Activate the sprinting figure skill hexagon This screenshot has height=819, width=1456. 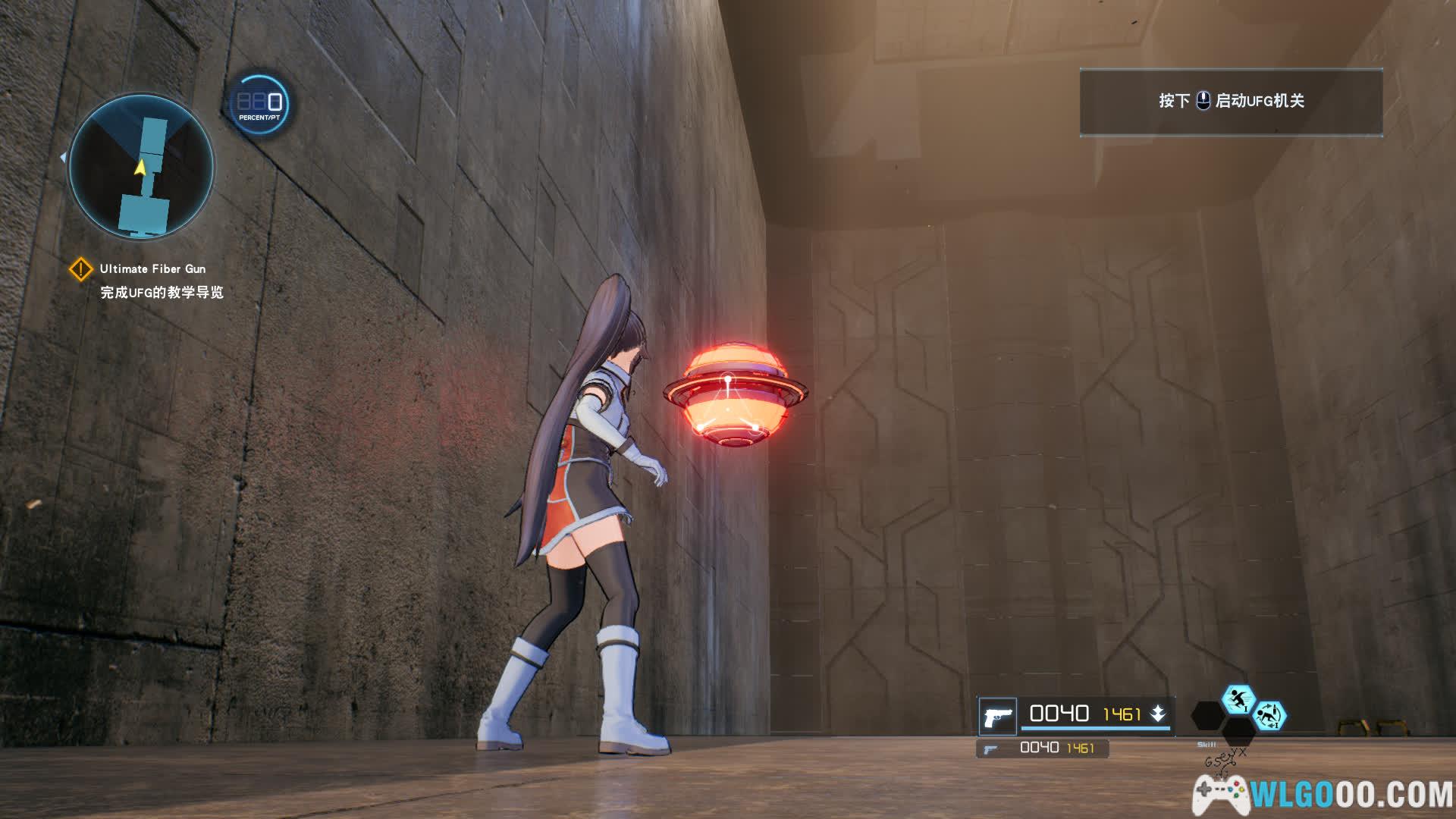(1238, 699)
